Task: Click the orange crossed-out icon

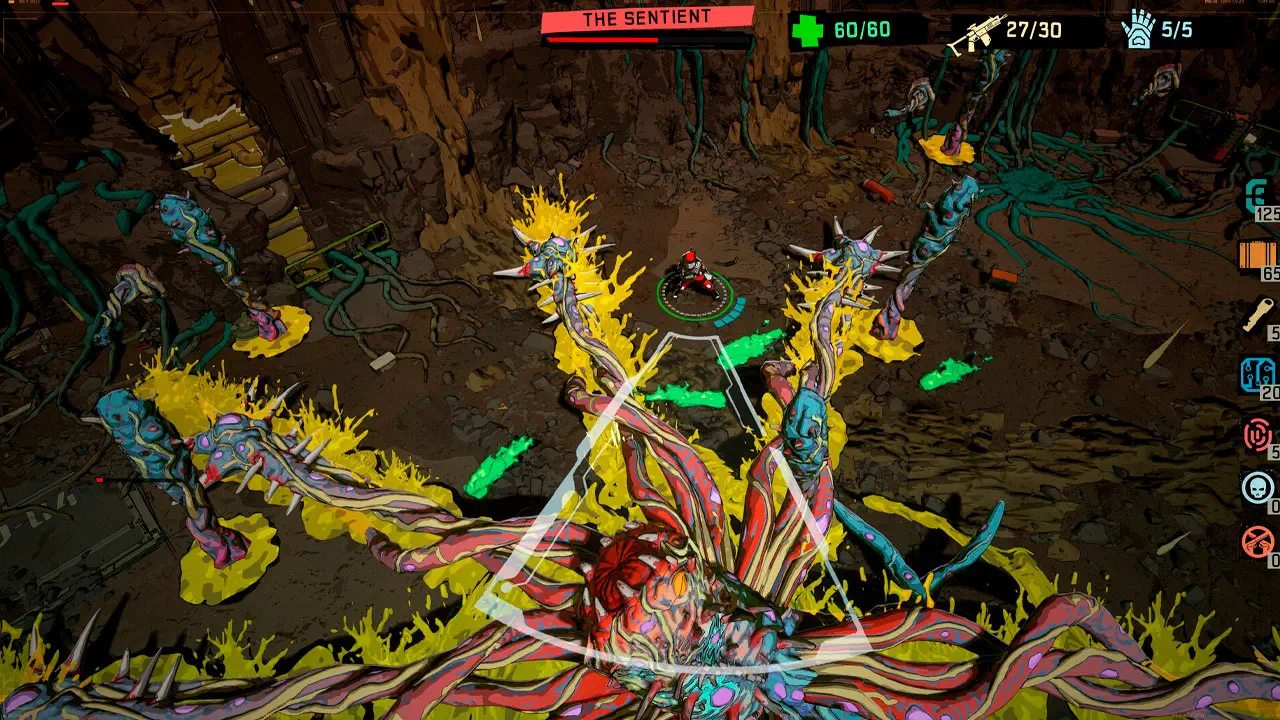Action: click(x=1258, y=542)
